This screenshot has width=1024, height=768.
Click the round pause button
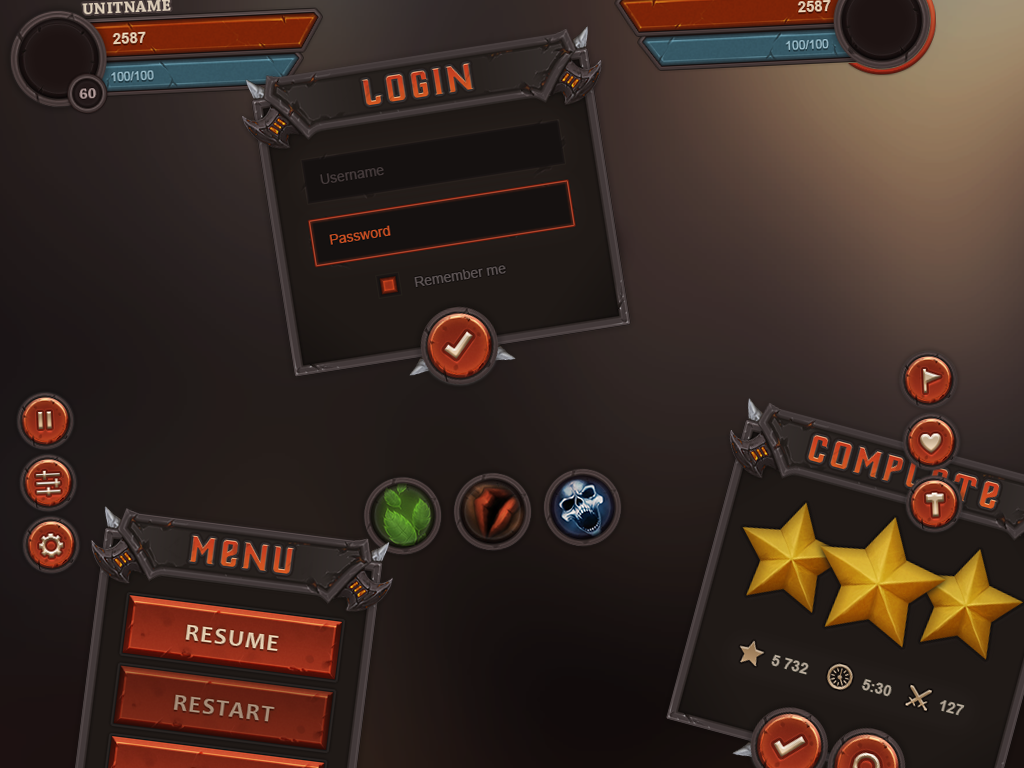pyautogui.click(x=45, y=420)
